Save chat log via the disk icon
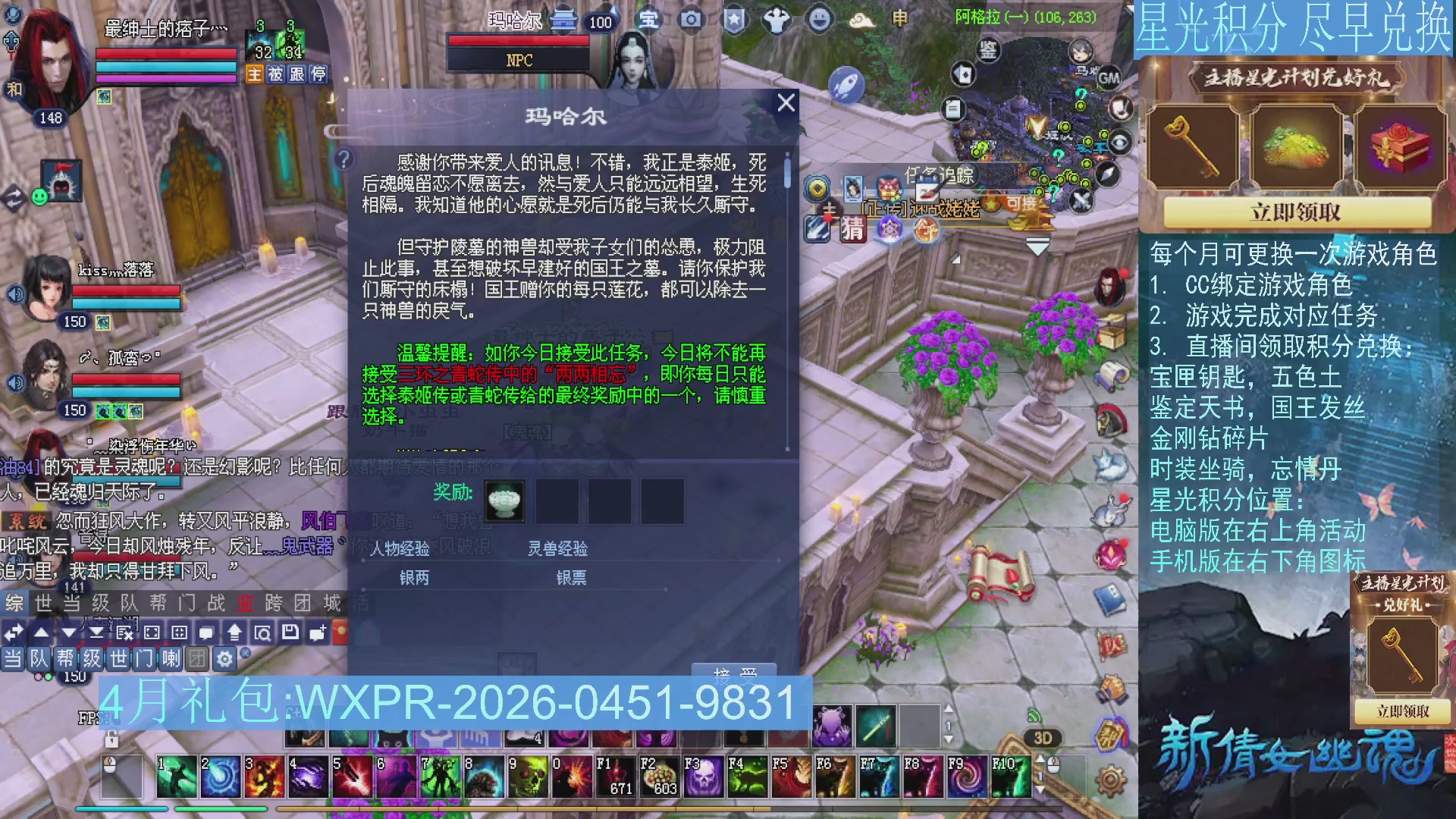This screenshot has width=1456, height=819. coord(291,632)
